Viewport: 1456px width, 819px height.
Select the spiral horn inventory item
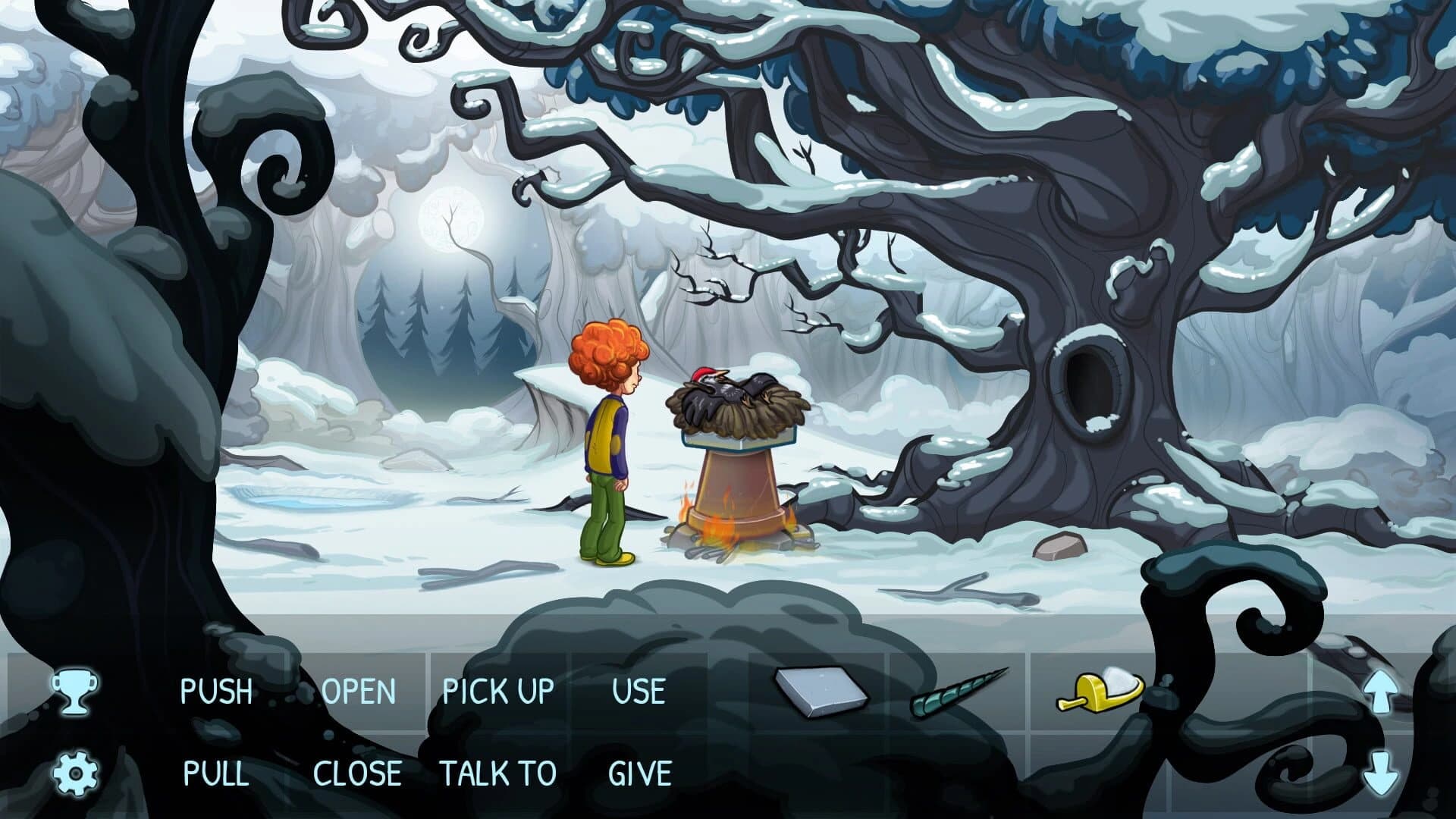(x=959, y=692)
